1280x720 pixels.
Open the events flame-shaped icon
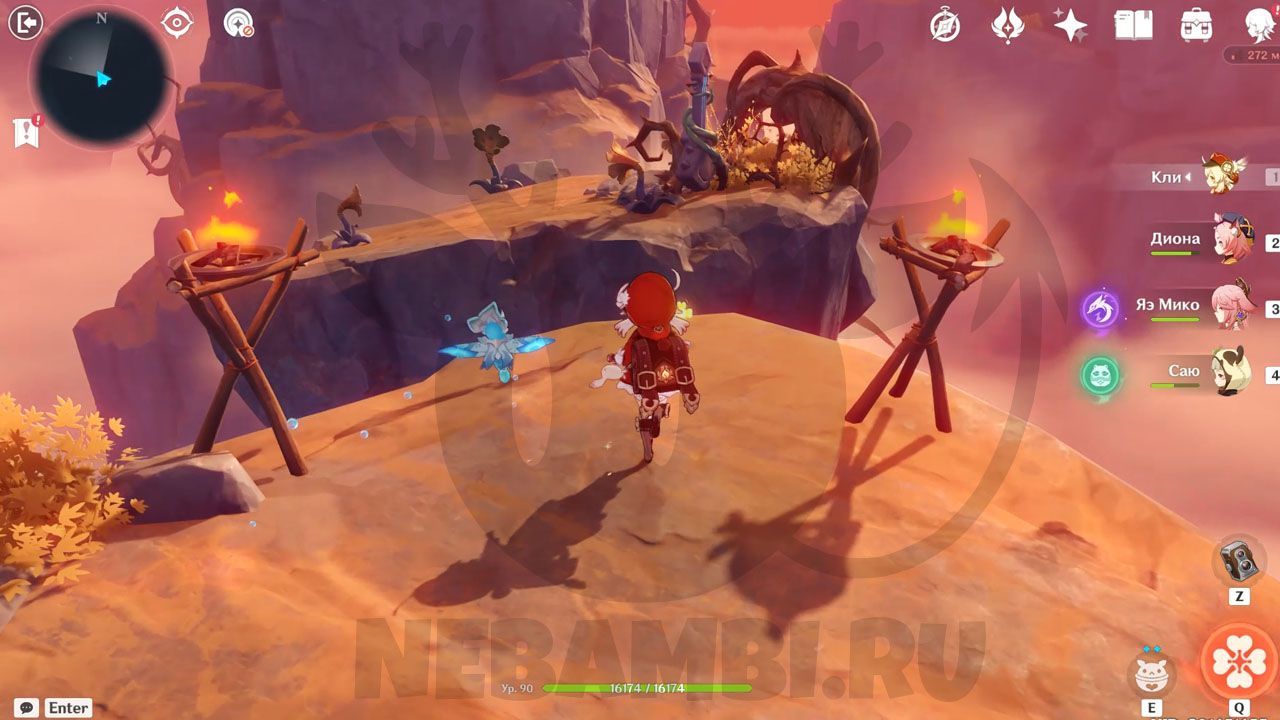pos(1007,25)
